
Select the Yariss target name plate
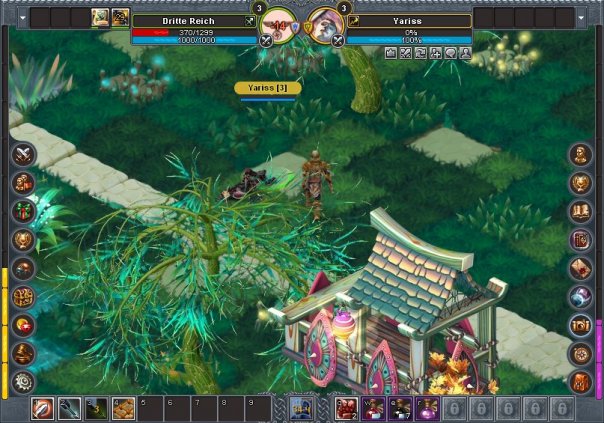407,20
